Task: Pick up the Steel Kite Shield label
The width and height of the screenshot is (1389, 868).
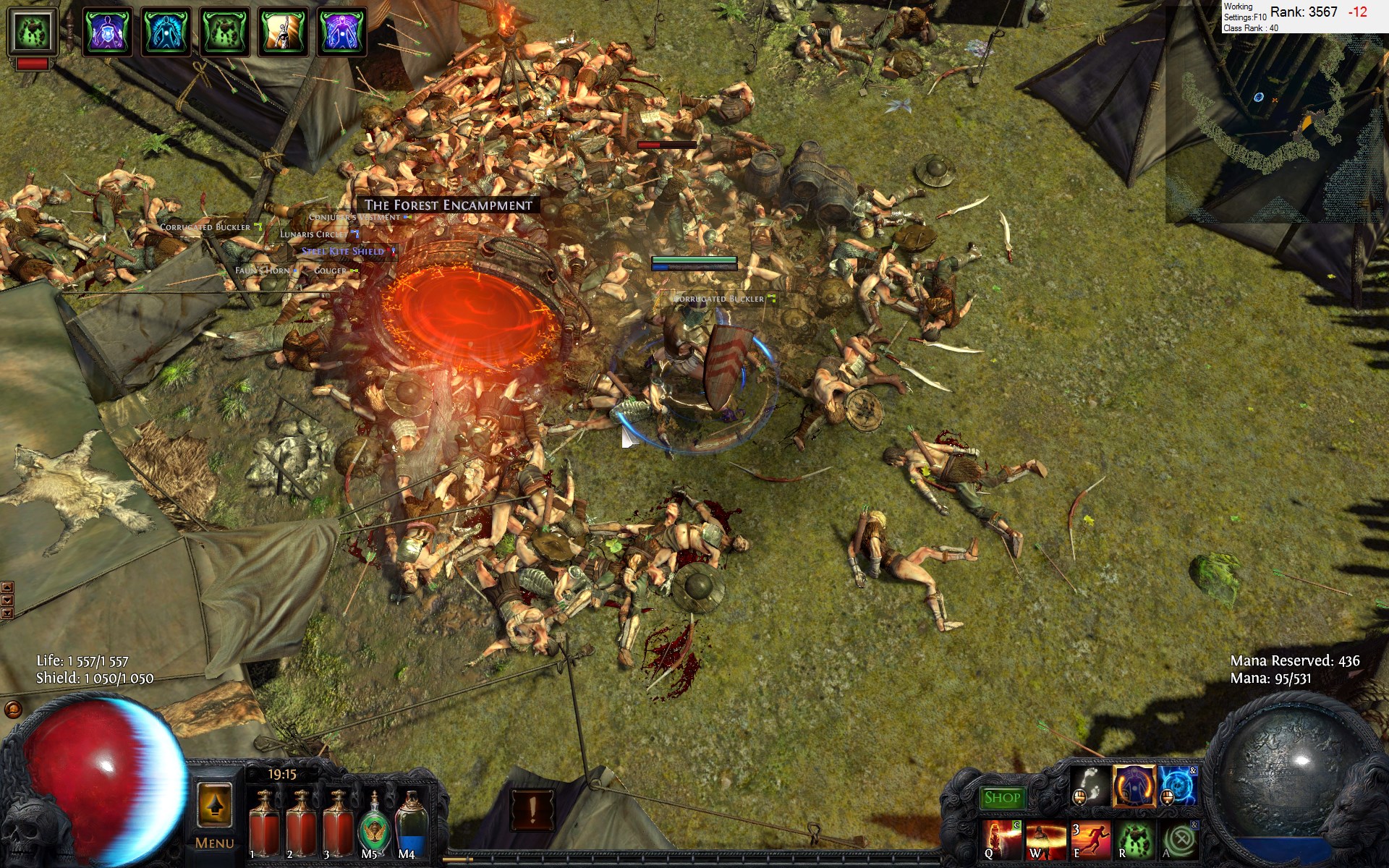Action: pyautogui.click(x=343, y=252)
